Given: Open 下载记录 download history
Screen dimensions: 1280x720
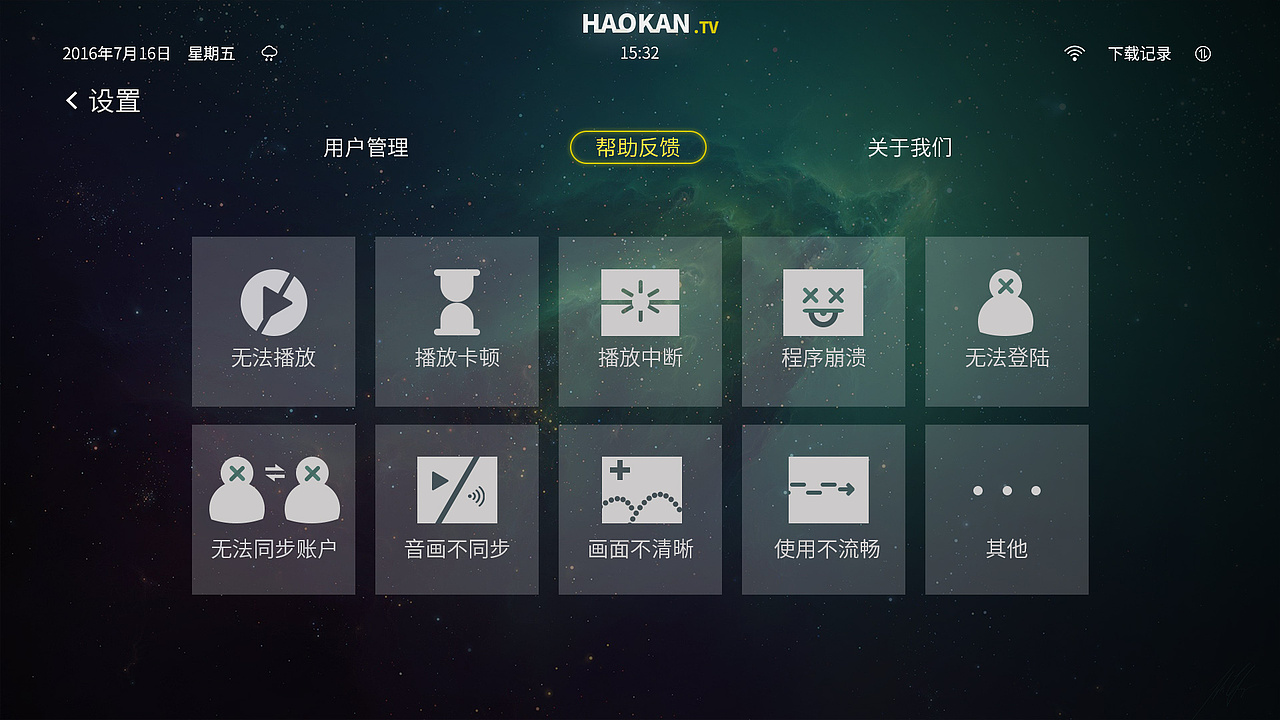Looking at the screenshot, I should coord(1138,53).
